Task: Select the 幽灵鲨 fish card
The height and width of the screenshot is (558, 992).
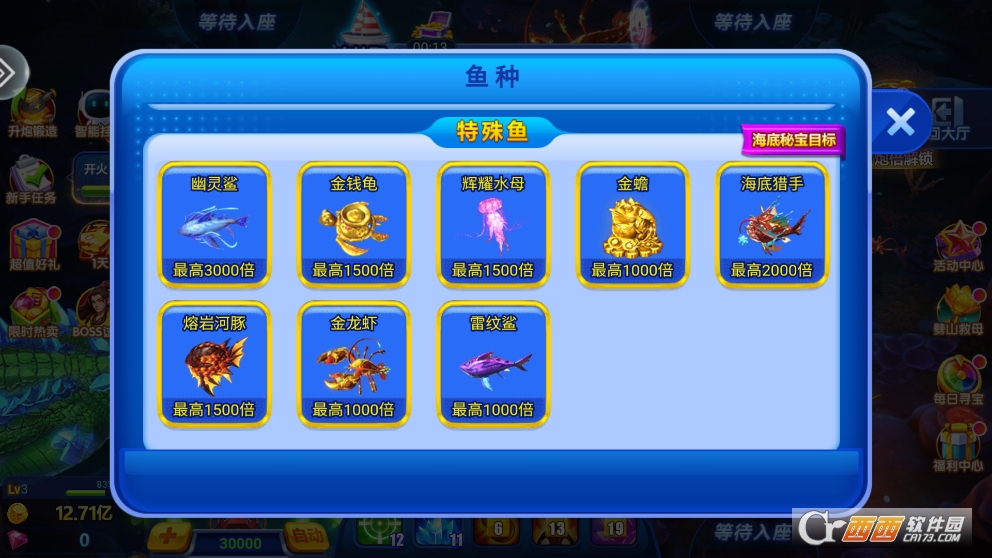Action: (x=214, y=224)
